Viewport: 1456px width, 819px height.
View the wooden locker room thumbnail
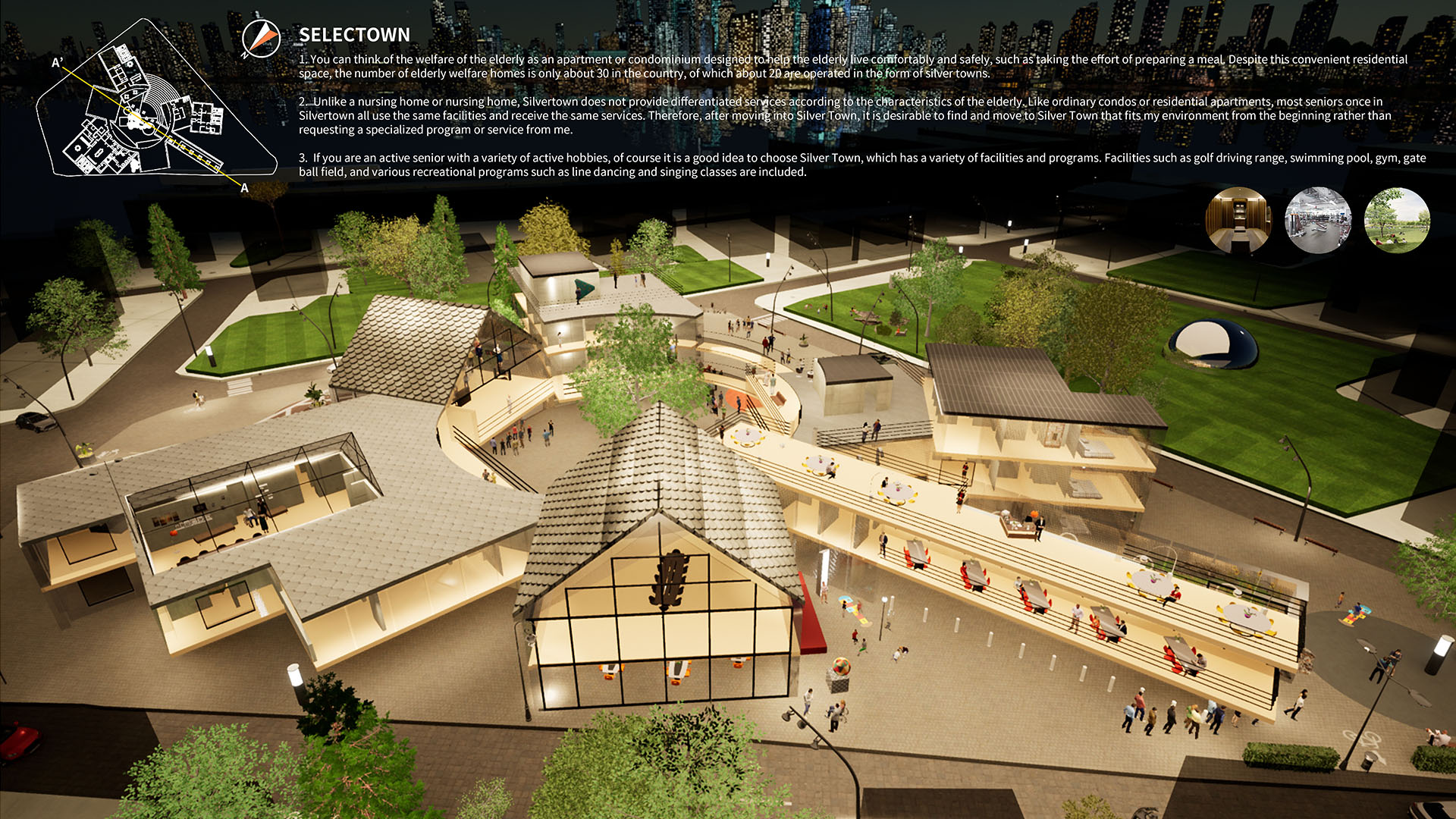tap(1238, 220)
